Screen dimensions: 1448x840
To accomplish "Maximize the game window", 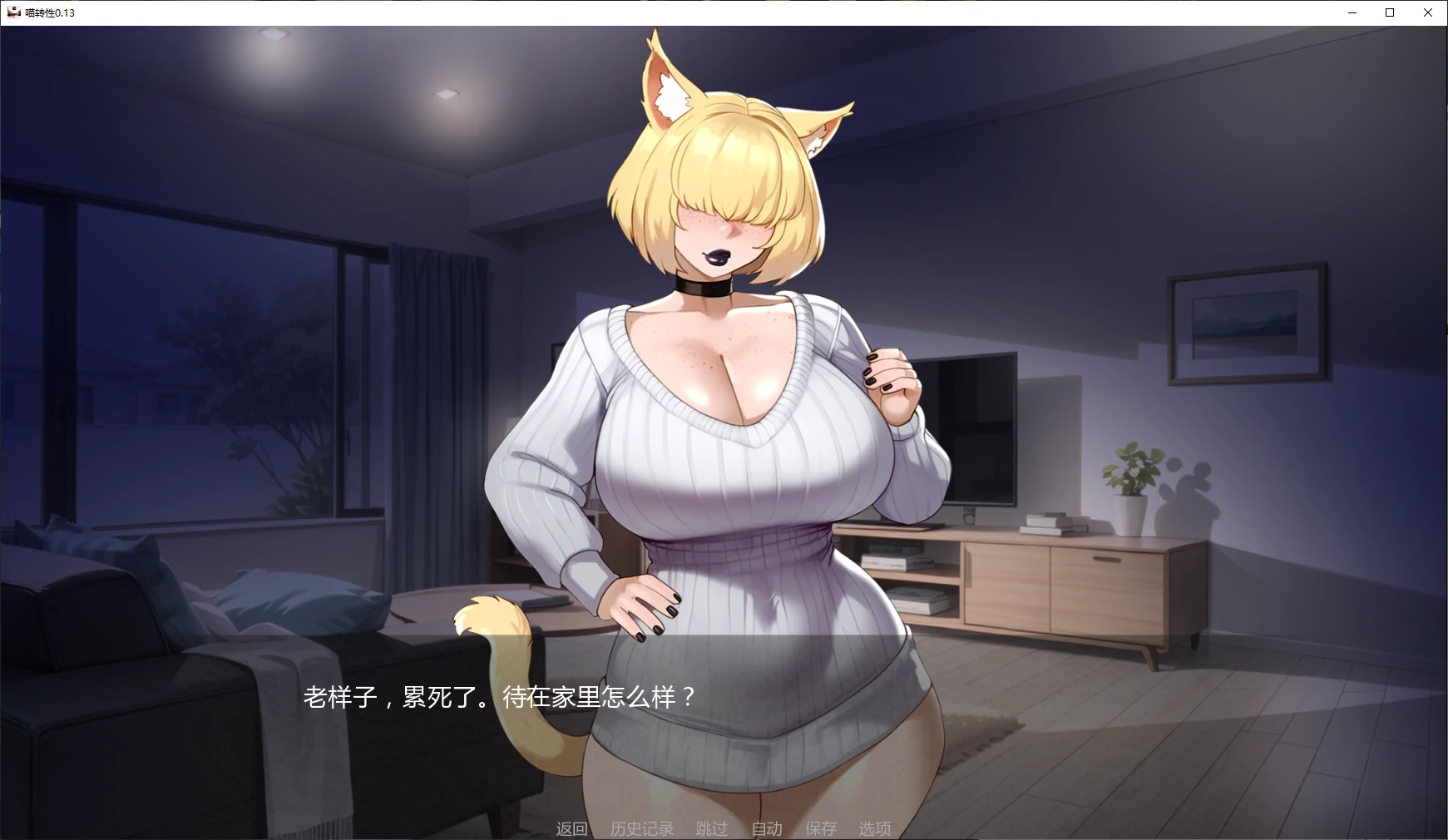I will click(1389, 12).
